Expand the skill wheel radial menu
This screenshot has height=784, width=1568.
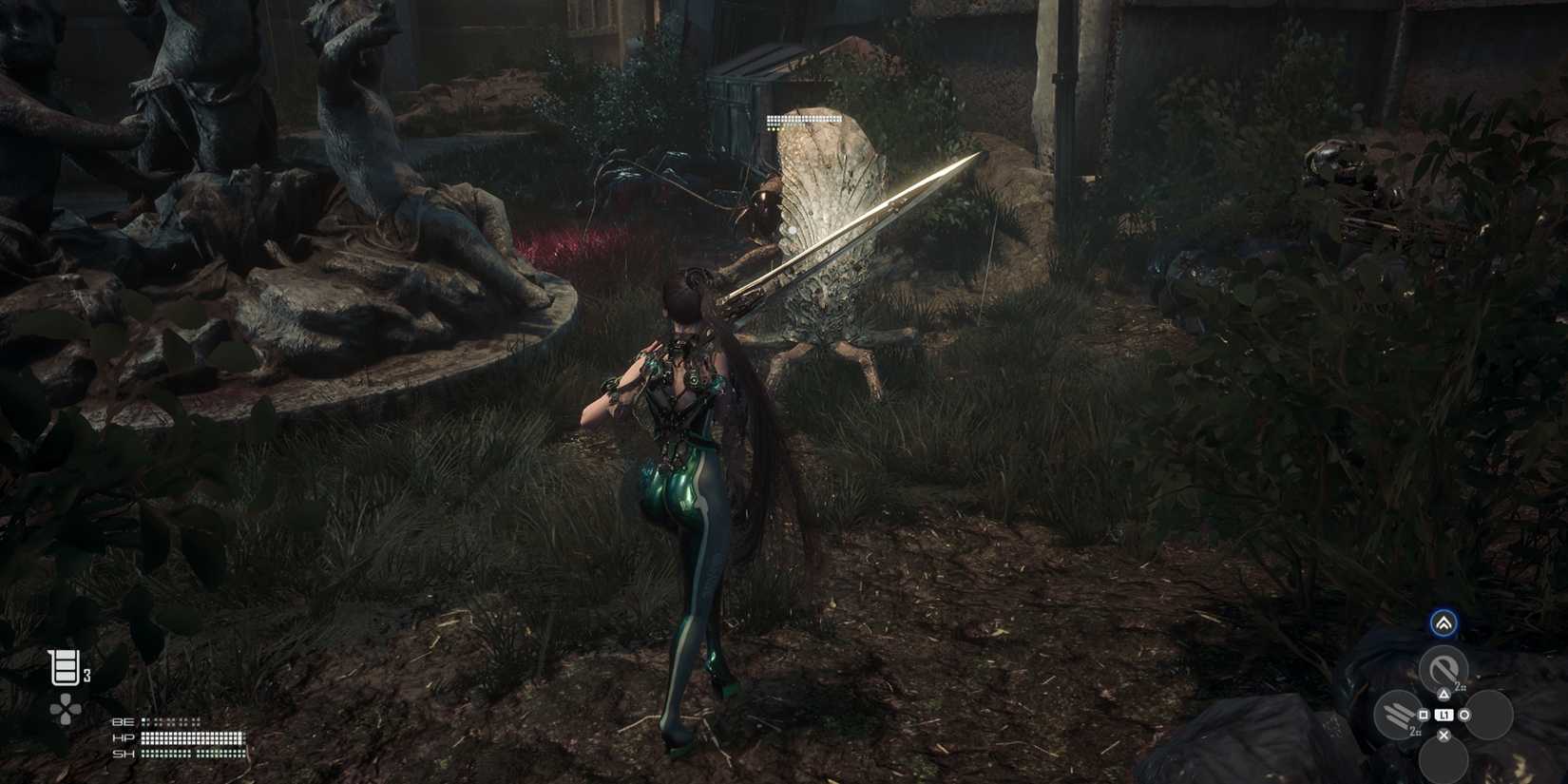click(1444, 715)
